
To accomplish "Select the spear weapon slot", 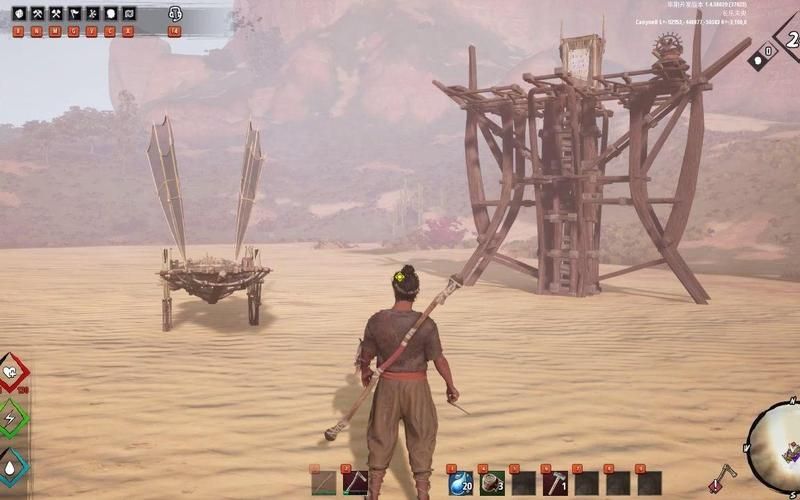I will tap(323, 483).
